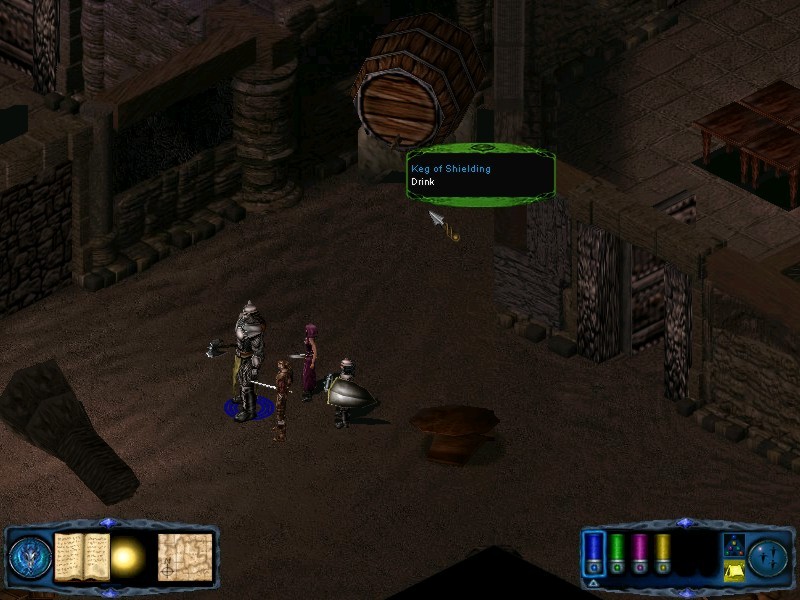Open the journal book

(80, 554)
